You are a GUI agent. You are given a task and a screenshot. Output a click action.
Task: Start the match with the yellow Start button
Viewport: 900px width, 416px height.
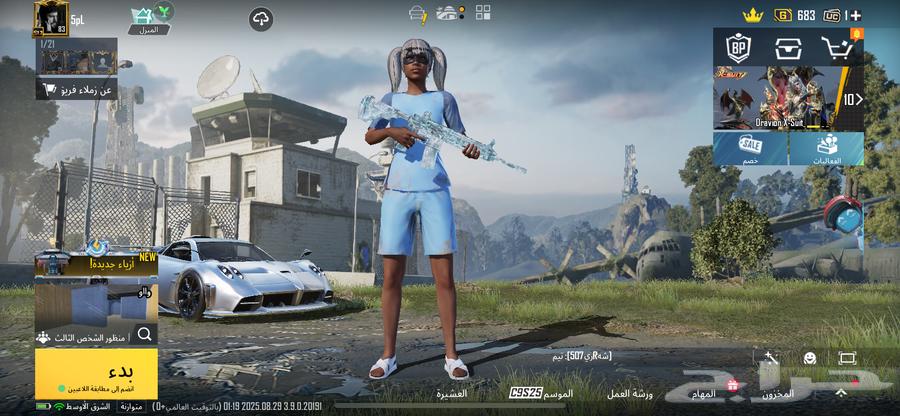click(x=96, y=374)
